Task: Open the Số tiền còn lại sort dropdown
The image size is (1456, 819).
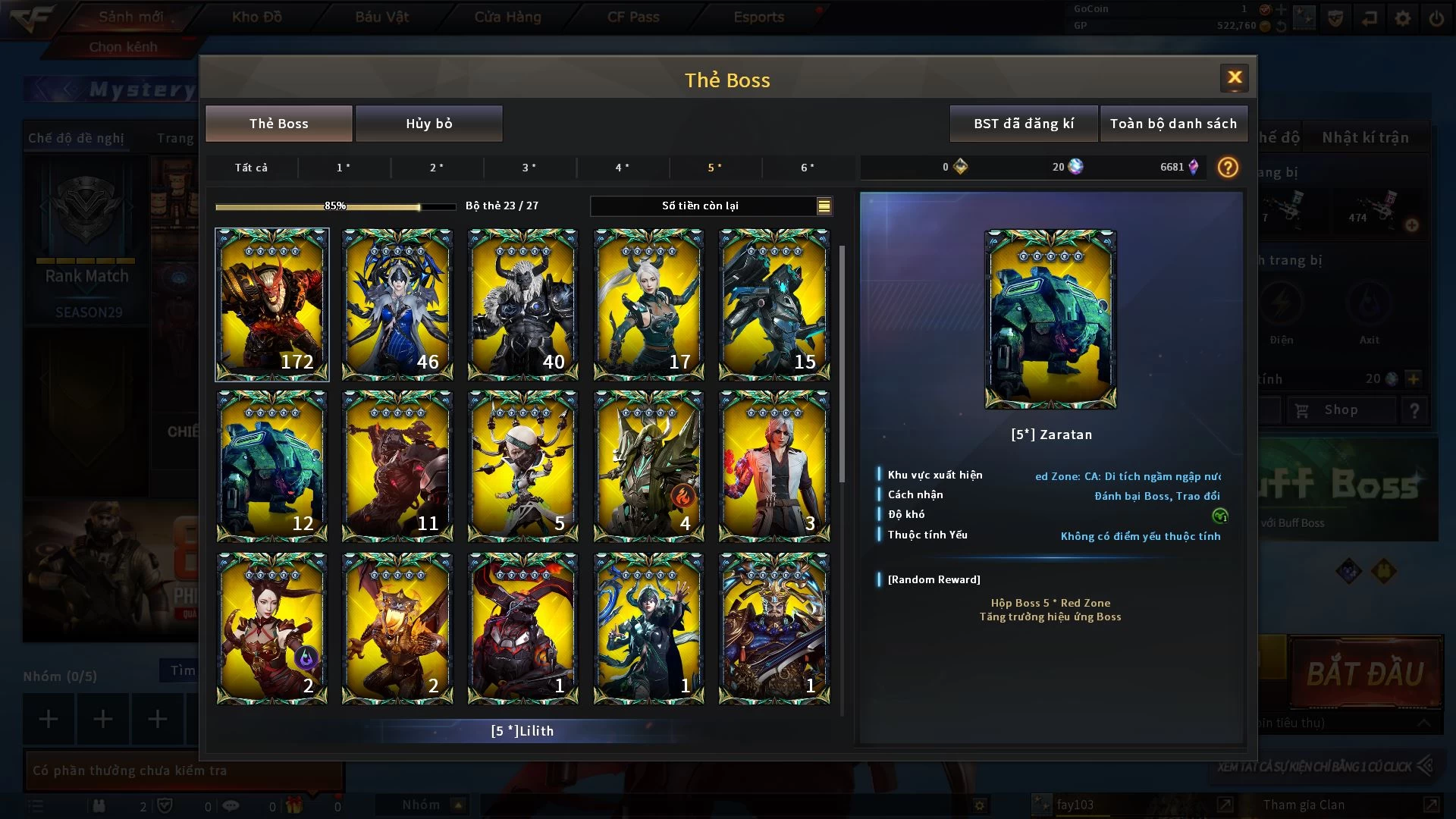Action: click(824, 206)
